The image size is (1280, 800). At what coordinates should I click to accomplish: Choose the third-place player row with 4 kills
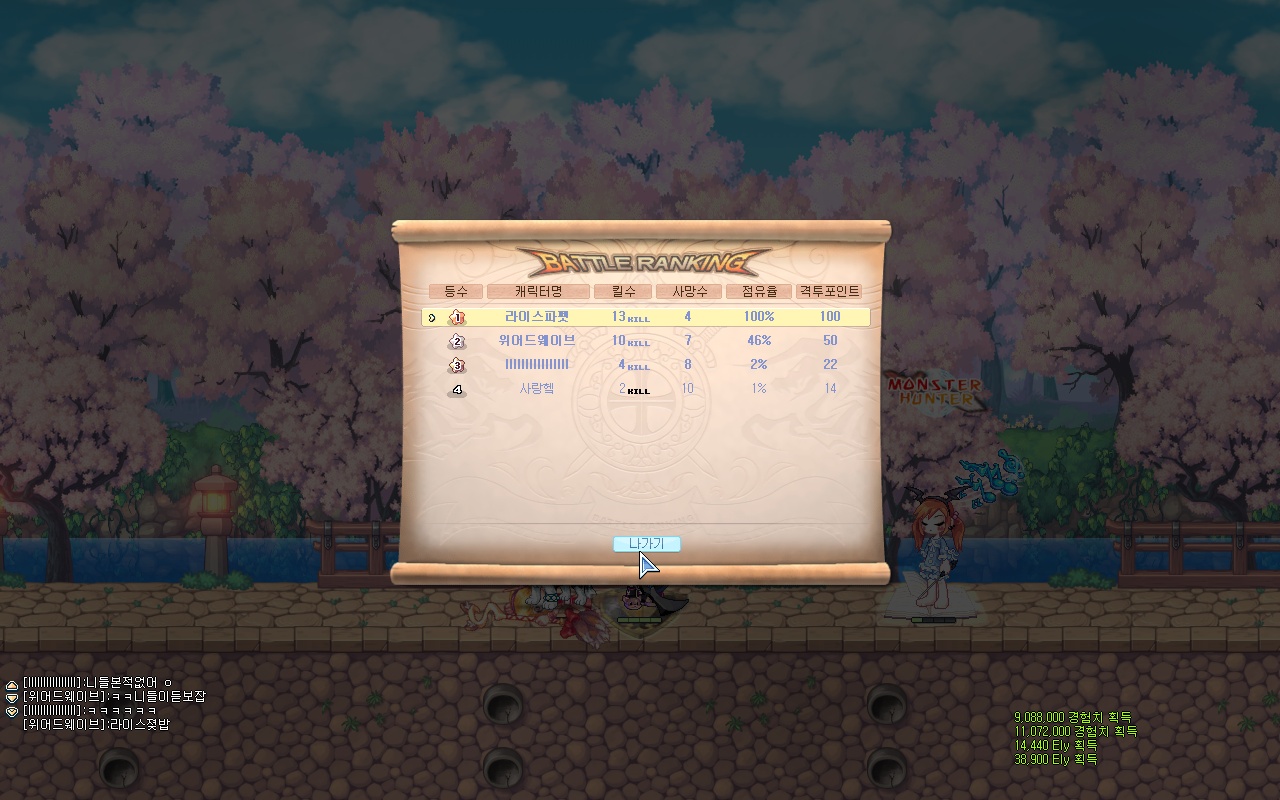(645, 365)
